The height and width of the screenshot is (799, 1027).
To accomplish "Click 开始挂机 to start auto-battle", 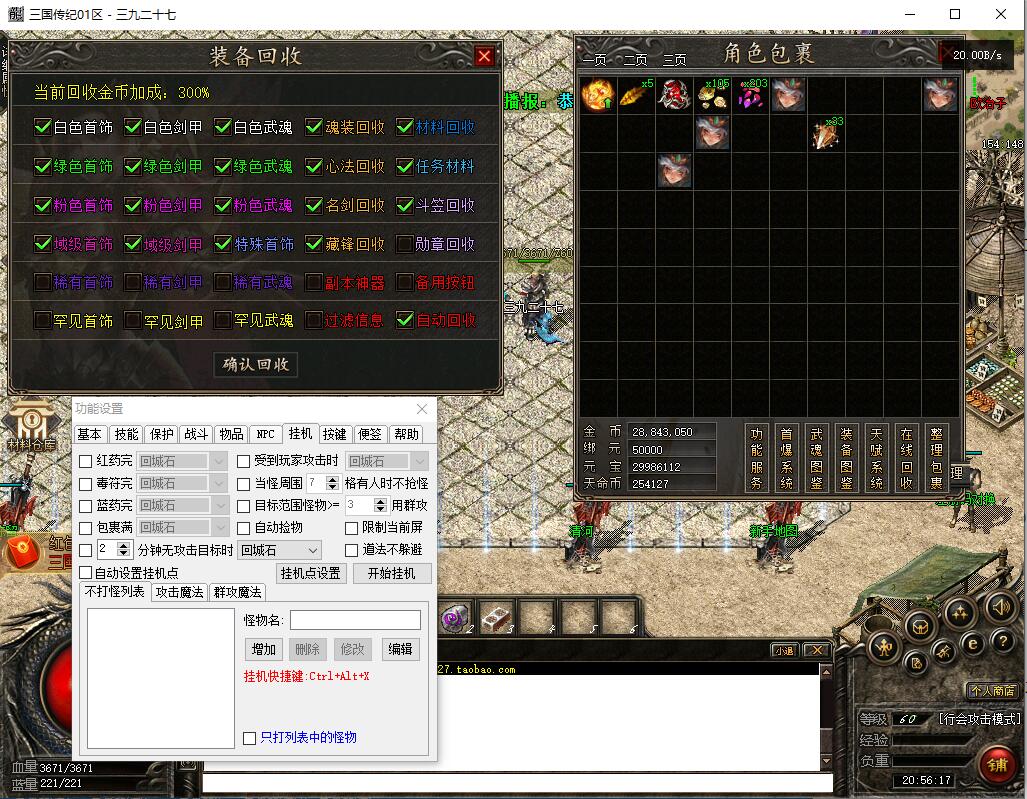I will (x=391, y=573).
